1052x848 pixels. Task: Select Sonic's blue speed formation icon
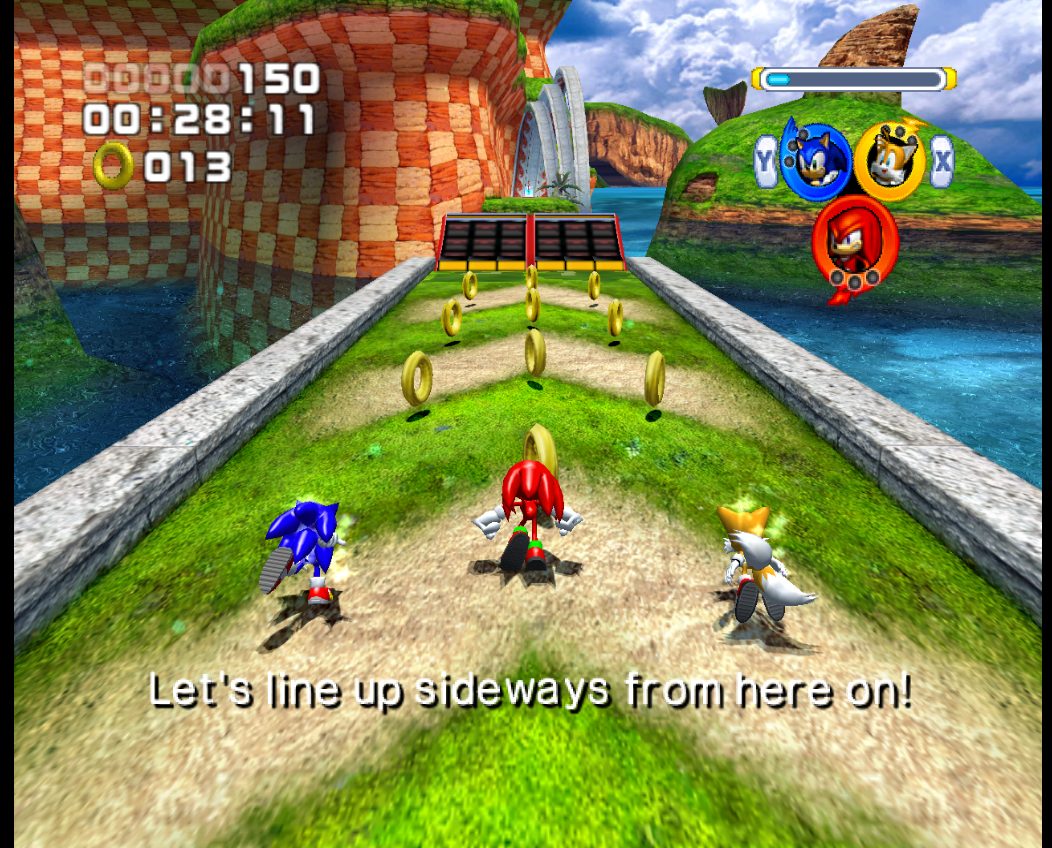click(815, 160)
